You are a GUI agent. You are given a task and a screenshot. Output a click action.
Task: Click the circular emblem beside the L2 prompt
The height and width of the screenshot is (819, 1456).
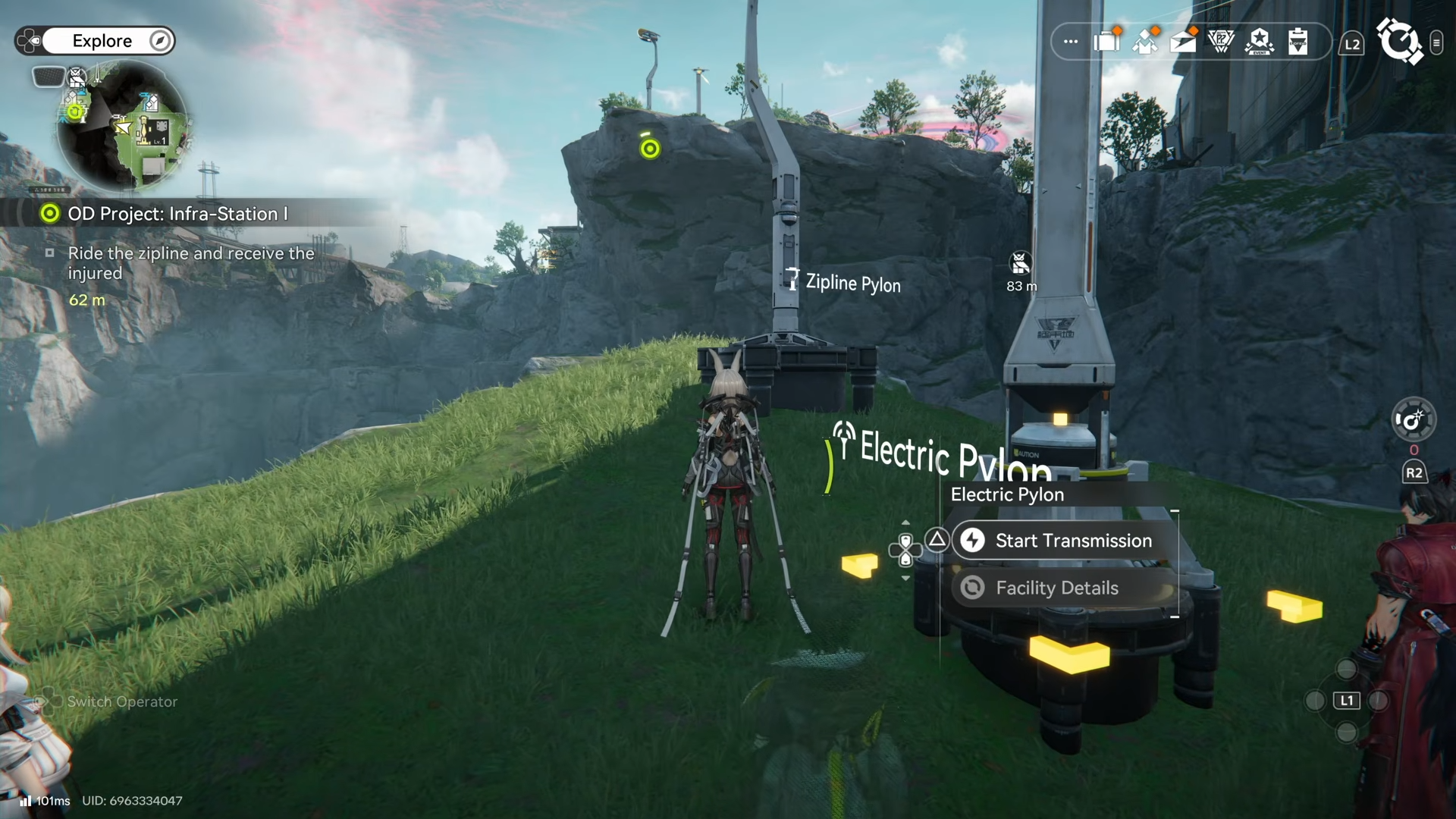pos(1401,42)
